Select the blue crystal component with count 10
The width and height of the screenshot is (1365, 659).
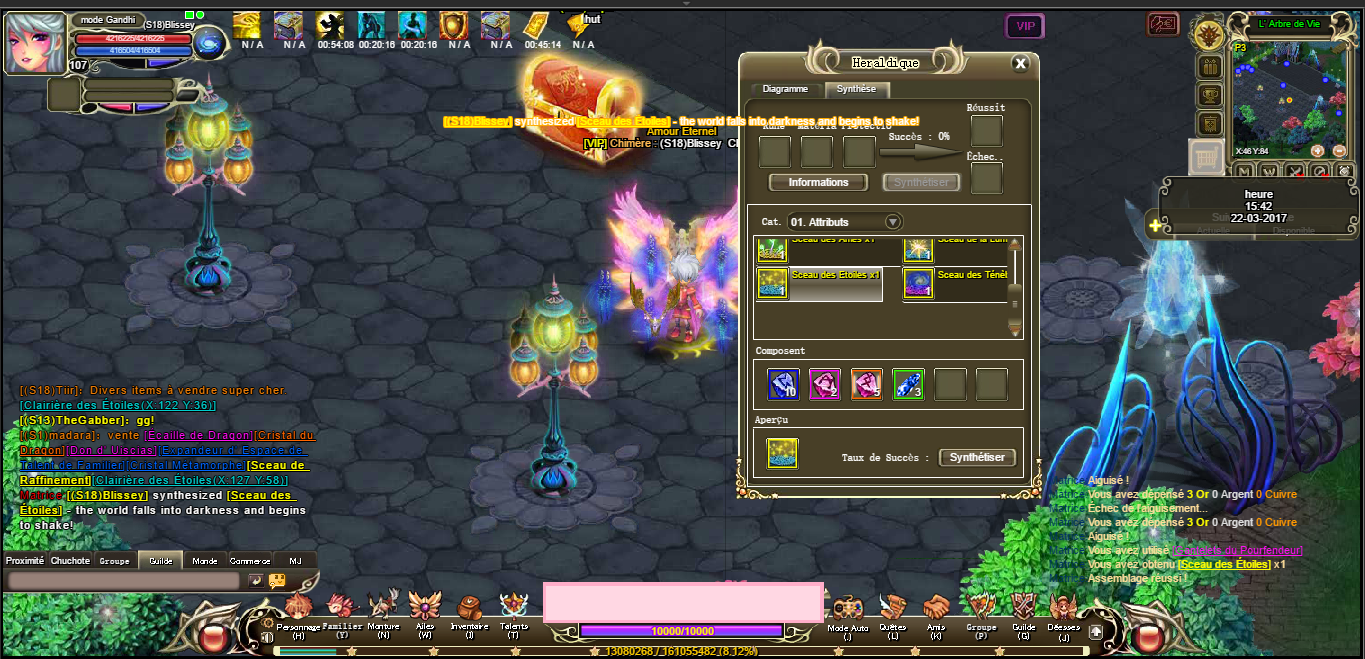click(782, 385)
